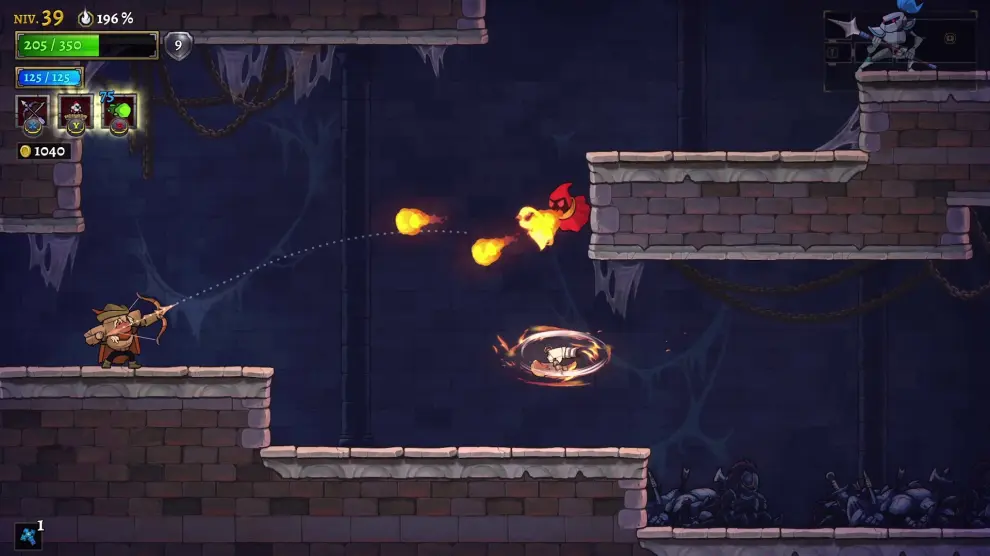This screenshot has height=556, width=990.
Task: Click the armor shield icon showing 9
Action: [x=178, y=45]
